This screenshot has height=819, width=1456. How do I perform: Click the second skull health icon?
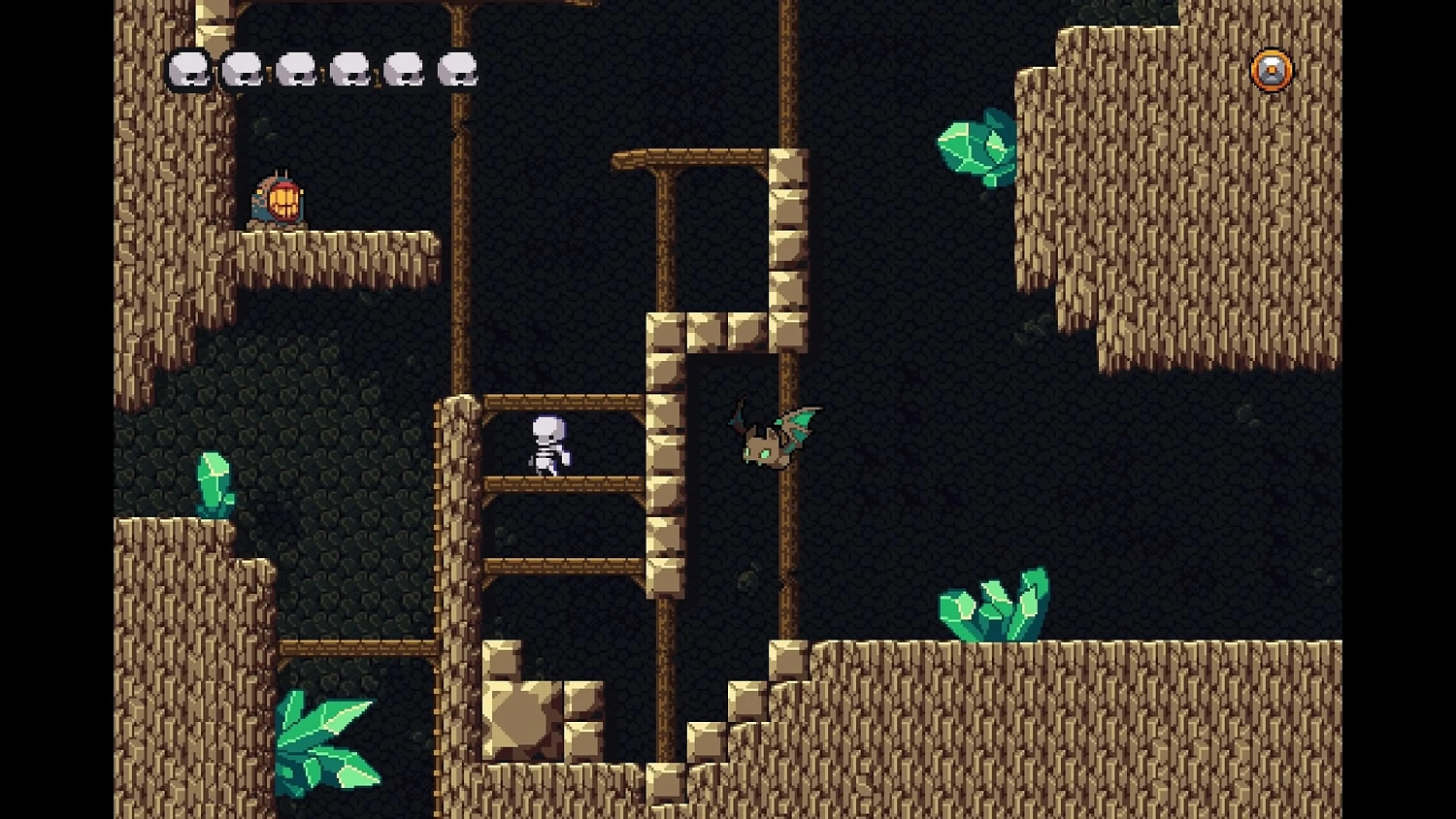[x=241, y=69]
